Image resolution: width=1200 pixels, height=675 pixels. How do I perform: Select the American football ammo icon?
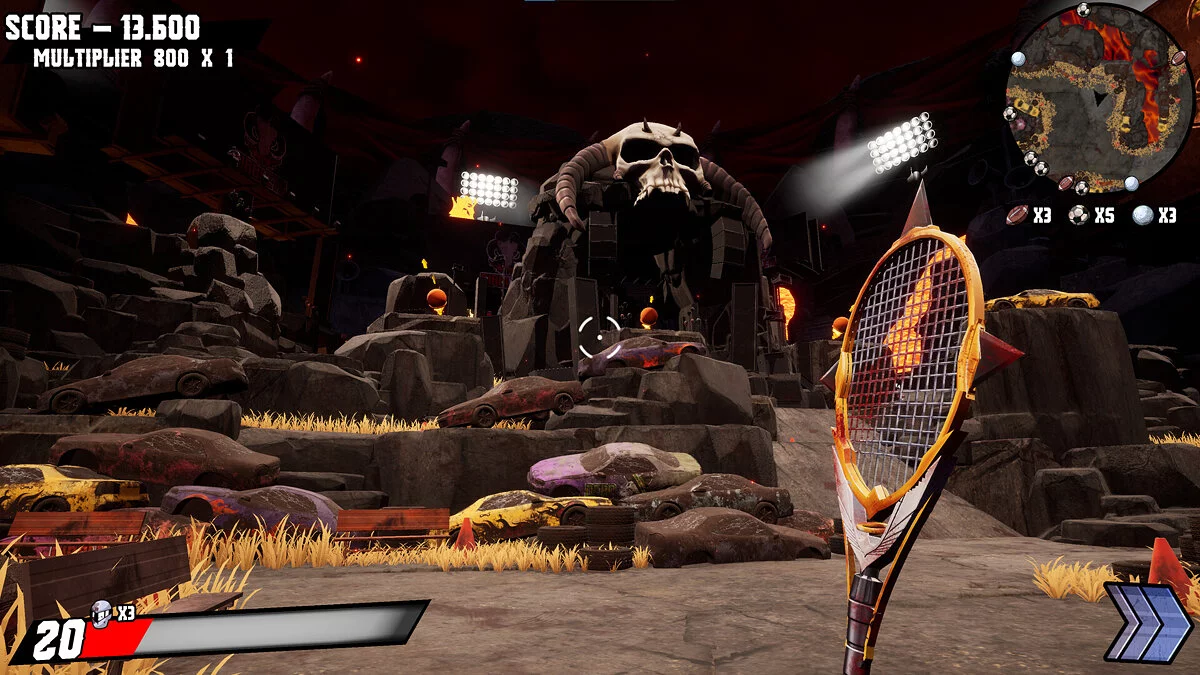pos(1018,214)
